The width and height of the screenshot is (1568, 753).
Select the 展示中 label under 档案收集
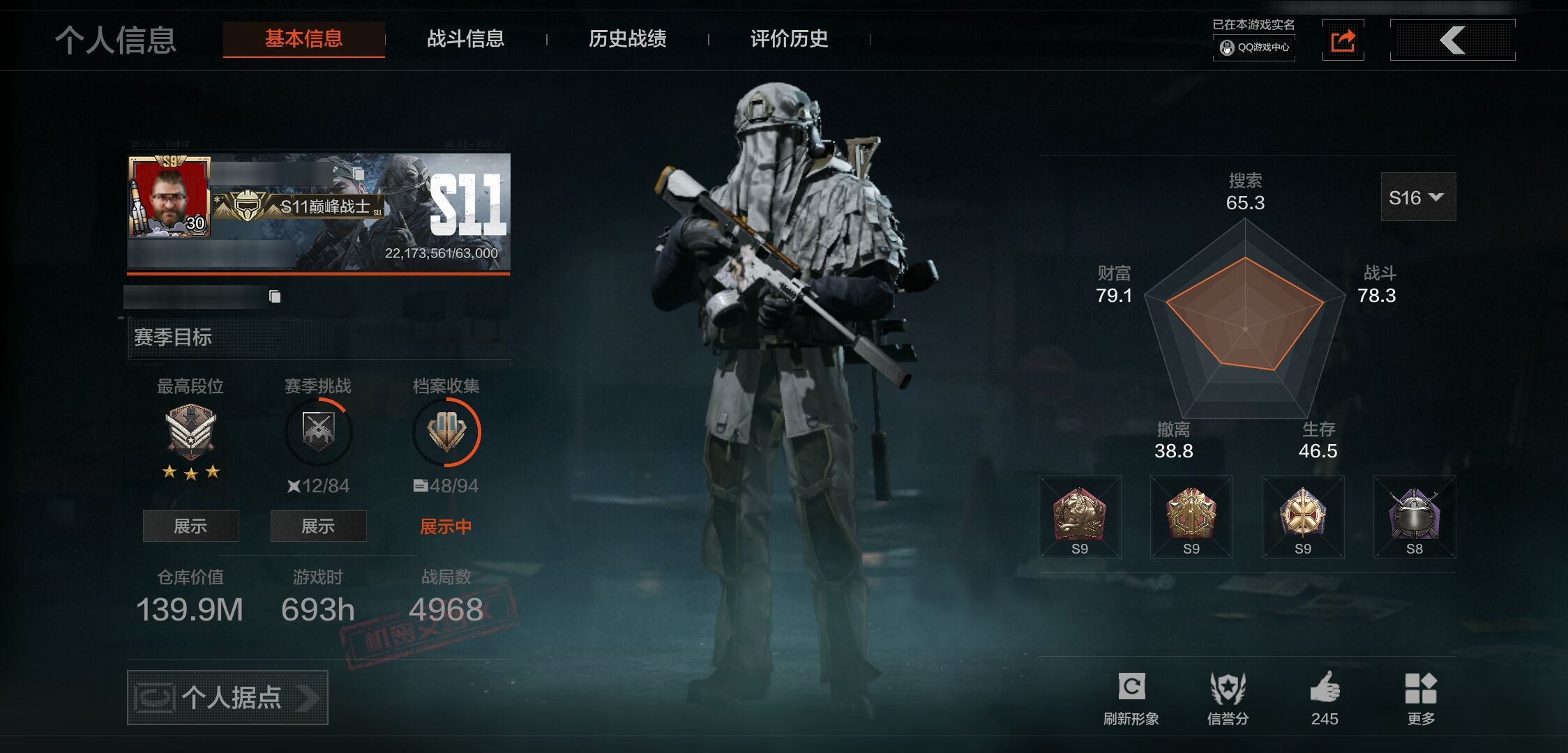point(446,526)
